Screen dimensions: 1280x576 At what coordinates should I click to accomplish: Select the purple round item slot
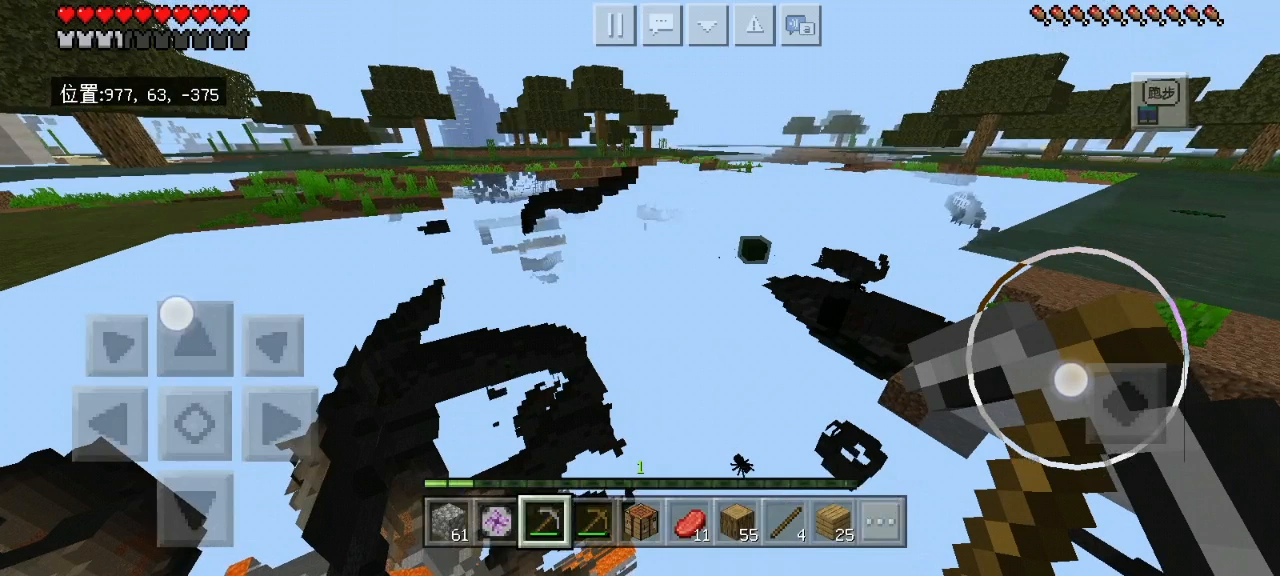point(497,522)
